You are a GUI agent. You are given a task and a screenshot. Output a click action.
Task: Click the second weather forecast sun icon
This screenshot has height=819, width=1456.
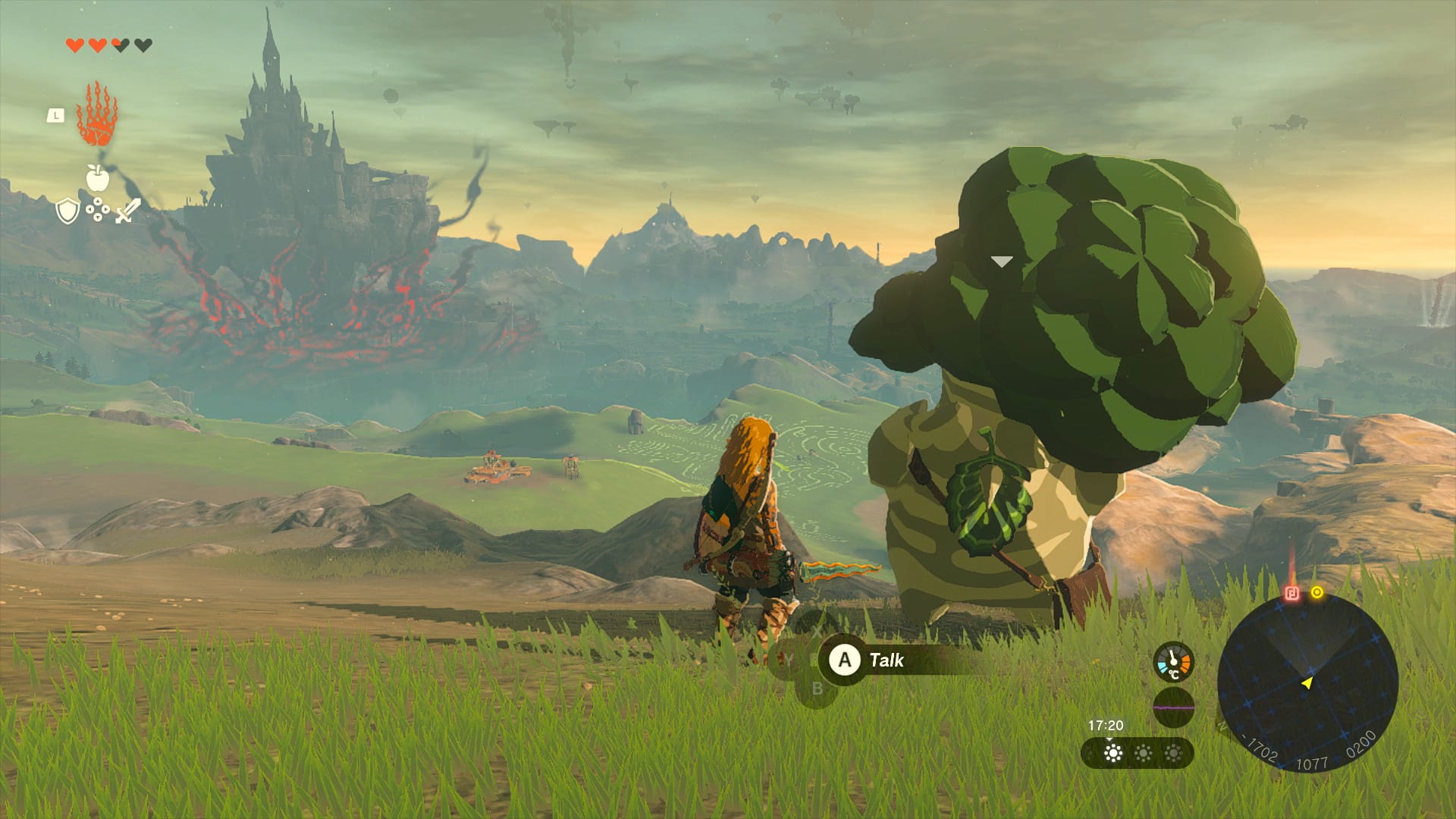[1144, 753]
